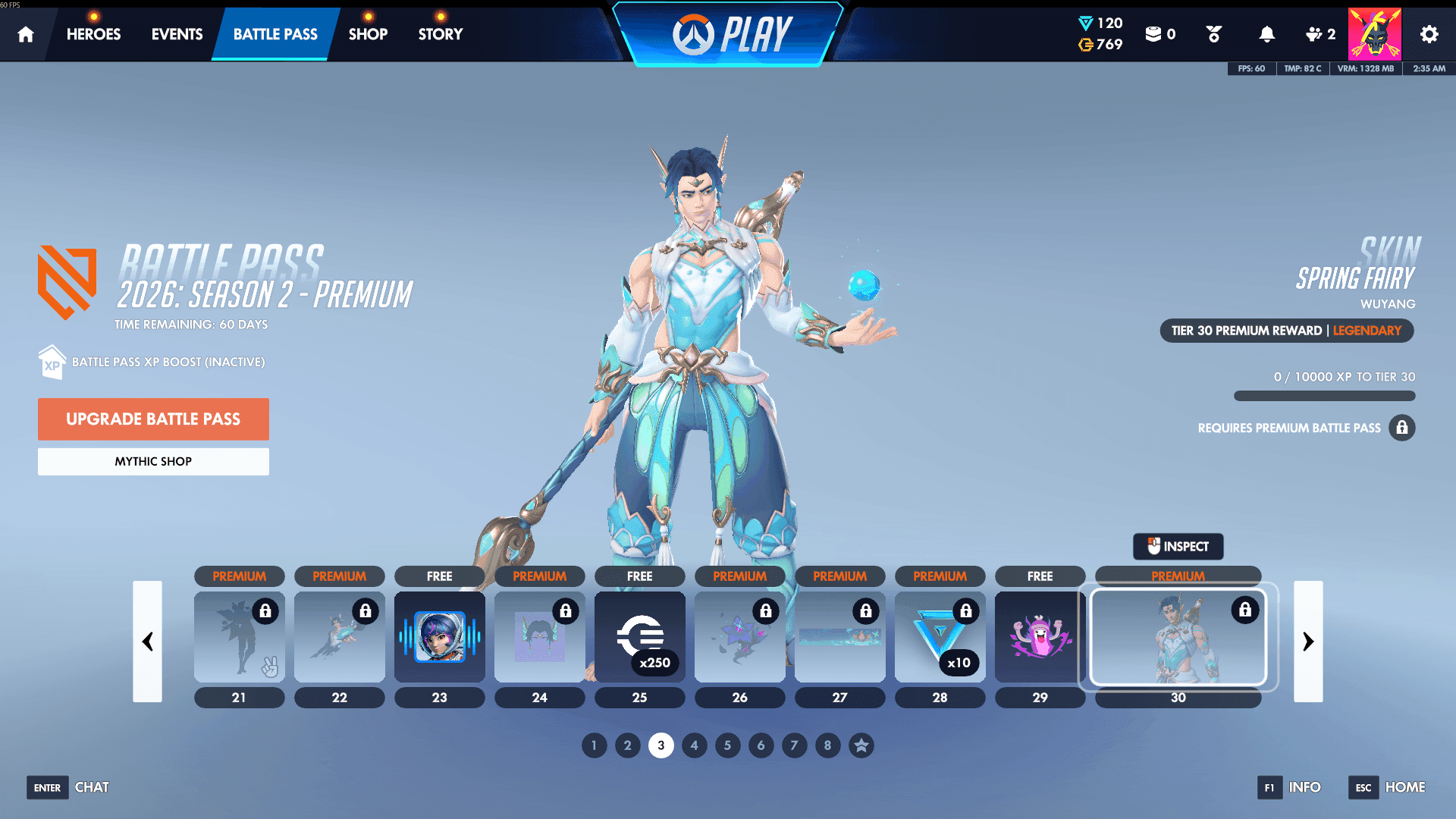Click the Battle Pass XP Boost icon
Screen dimensions: 1456x819
click(x=51, y=362)
